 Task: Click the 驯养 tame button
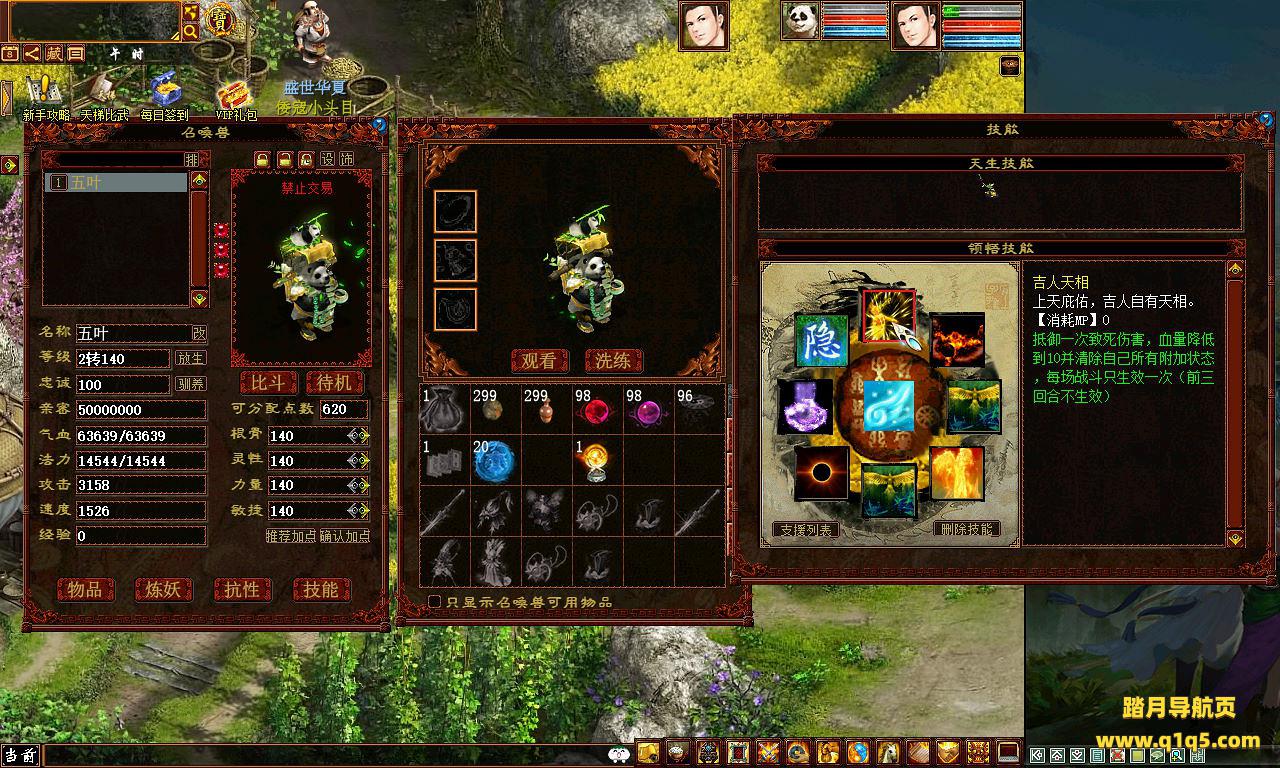tap(191, 384)
